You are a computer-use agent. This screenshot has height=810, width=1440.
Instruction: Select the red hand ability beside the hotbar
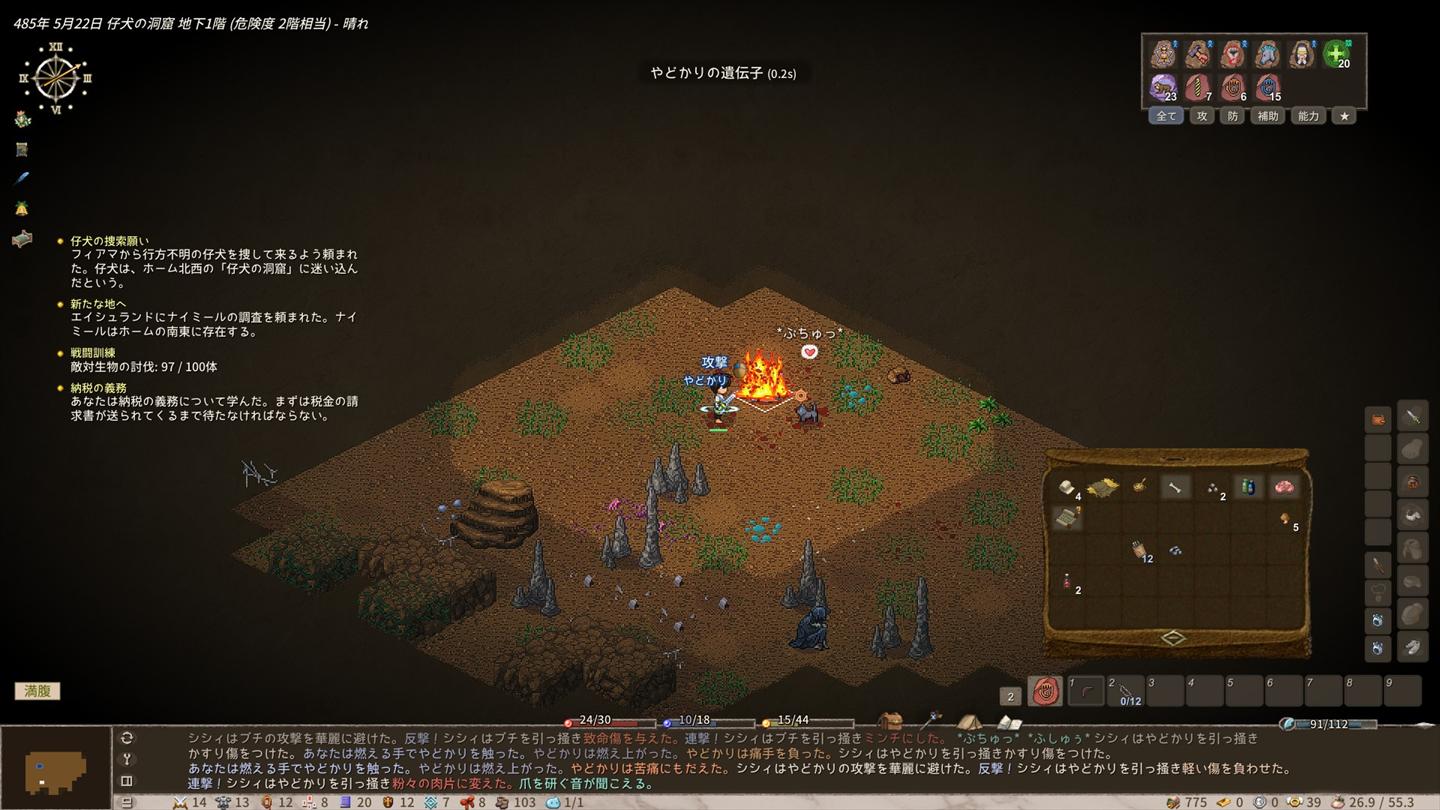click(x=1045, y=691)
